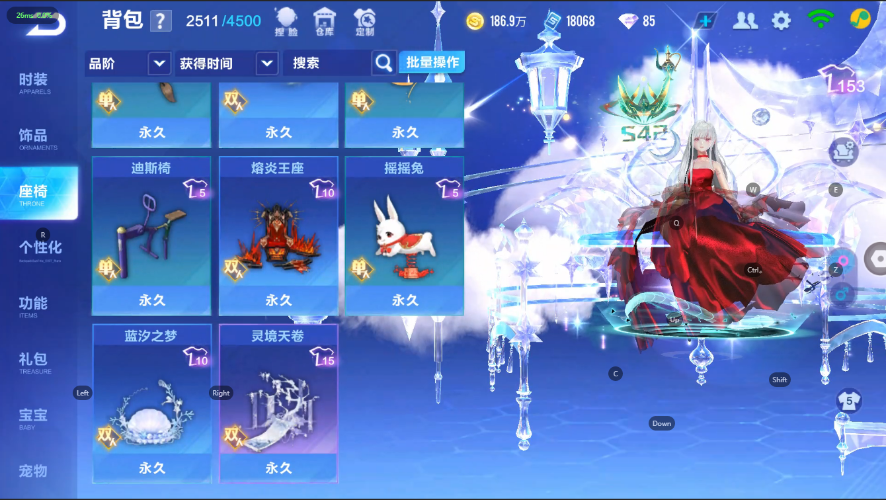Screen dimensions: 886x500
Task: Select the 摇摇兔 rocking rabbit item
Action: click(x=404, y=236)
